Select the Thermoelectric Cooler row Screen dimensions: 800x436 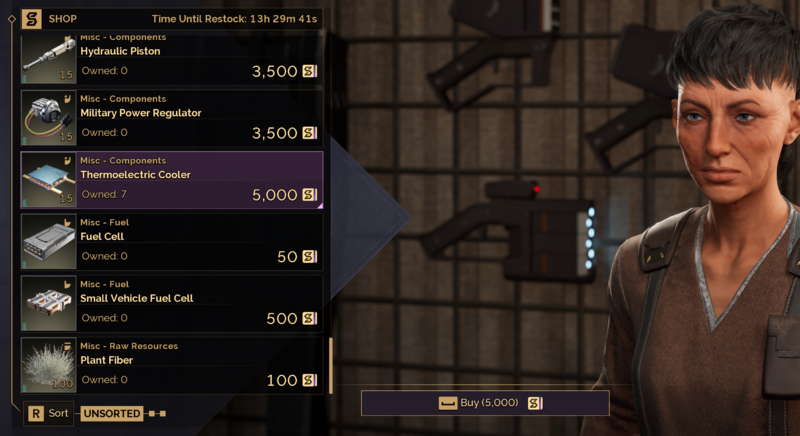[x=172, y=180]
